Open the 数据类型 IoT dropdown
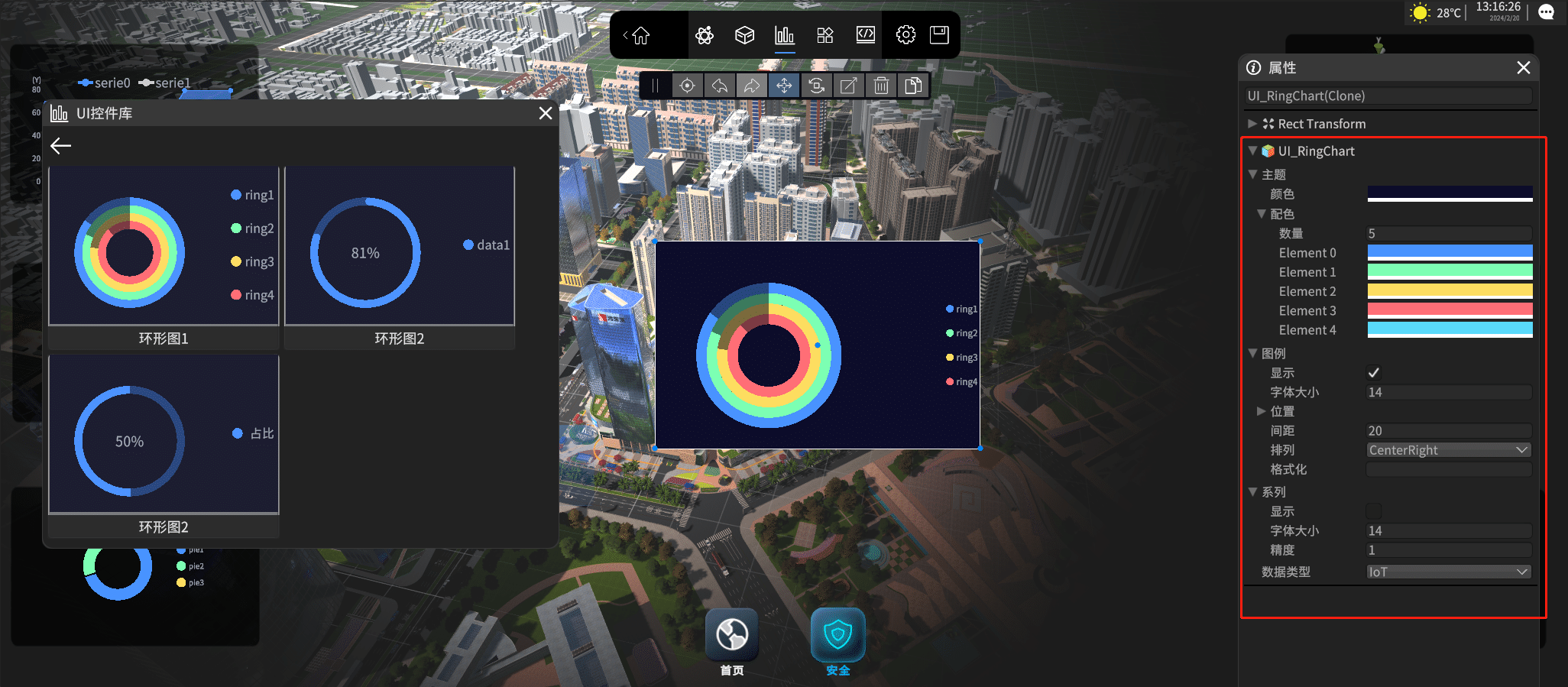Screen dimensions: 1568x687 tap(1449, 572)
